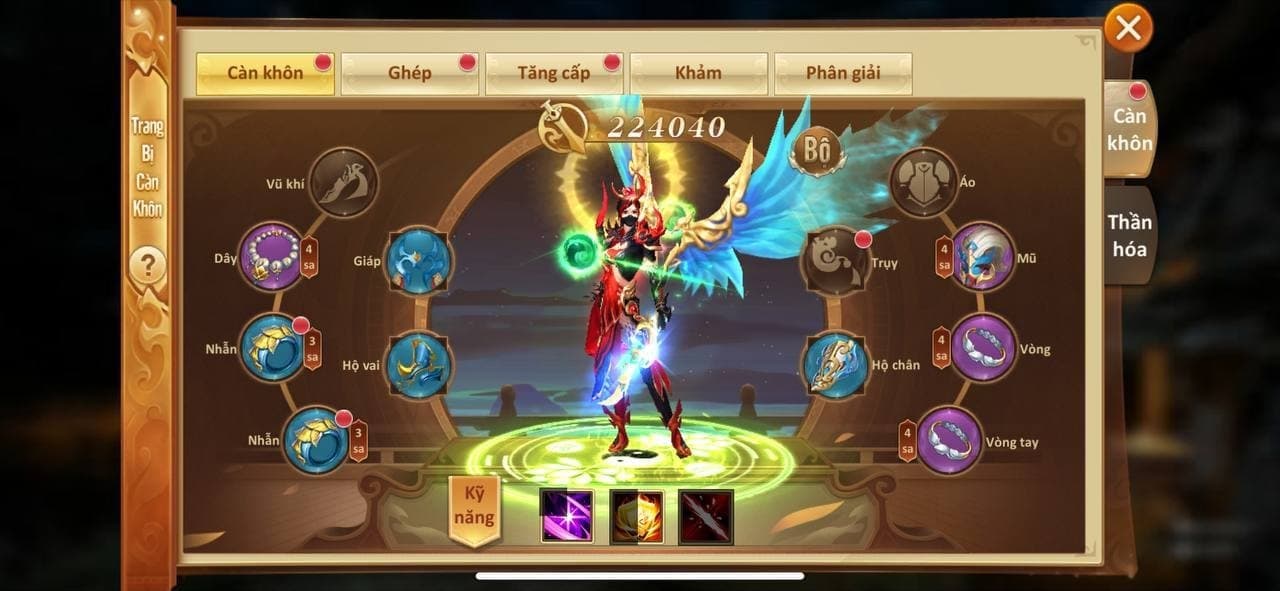1280x591 pixels.
Task: Select the purple slash skill icon
Action: point(567,516)
